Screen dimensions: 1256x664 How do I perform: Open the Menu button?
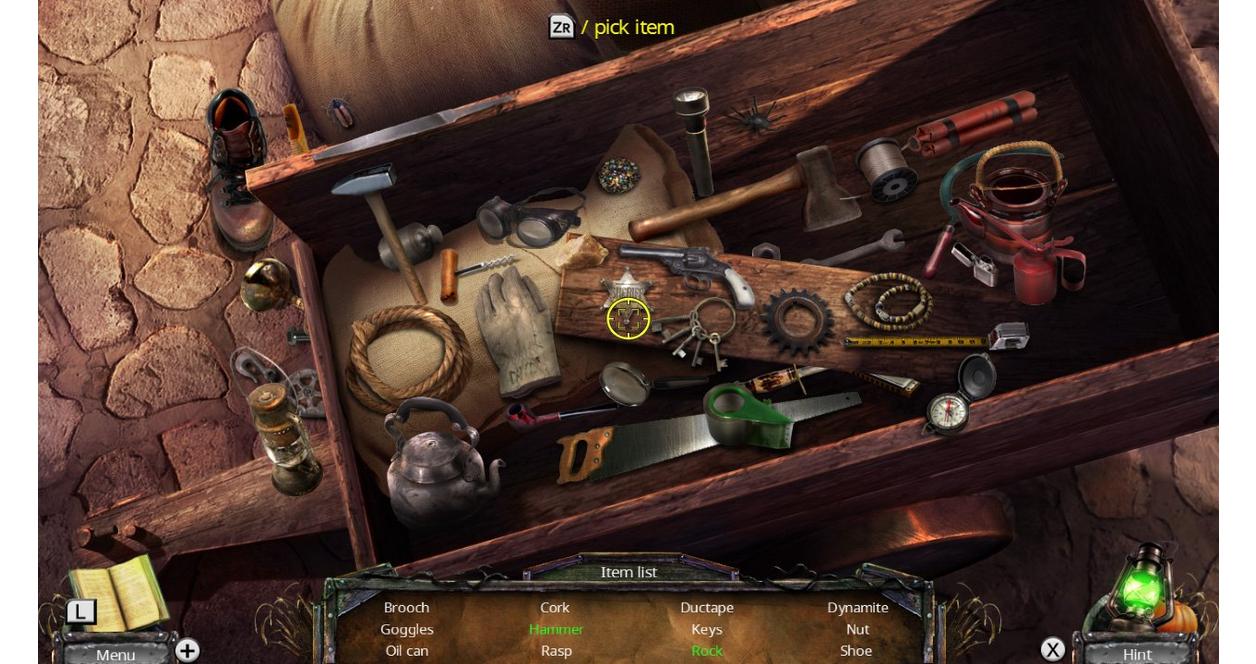(x=115, y=654)
